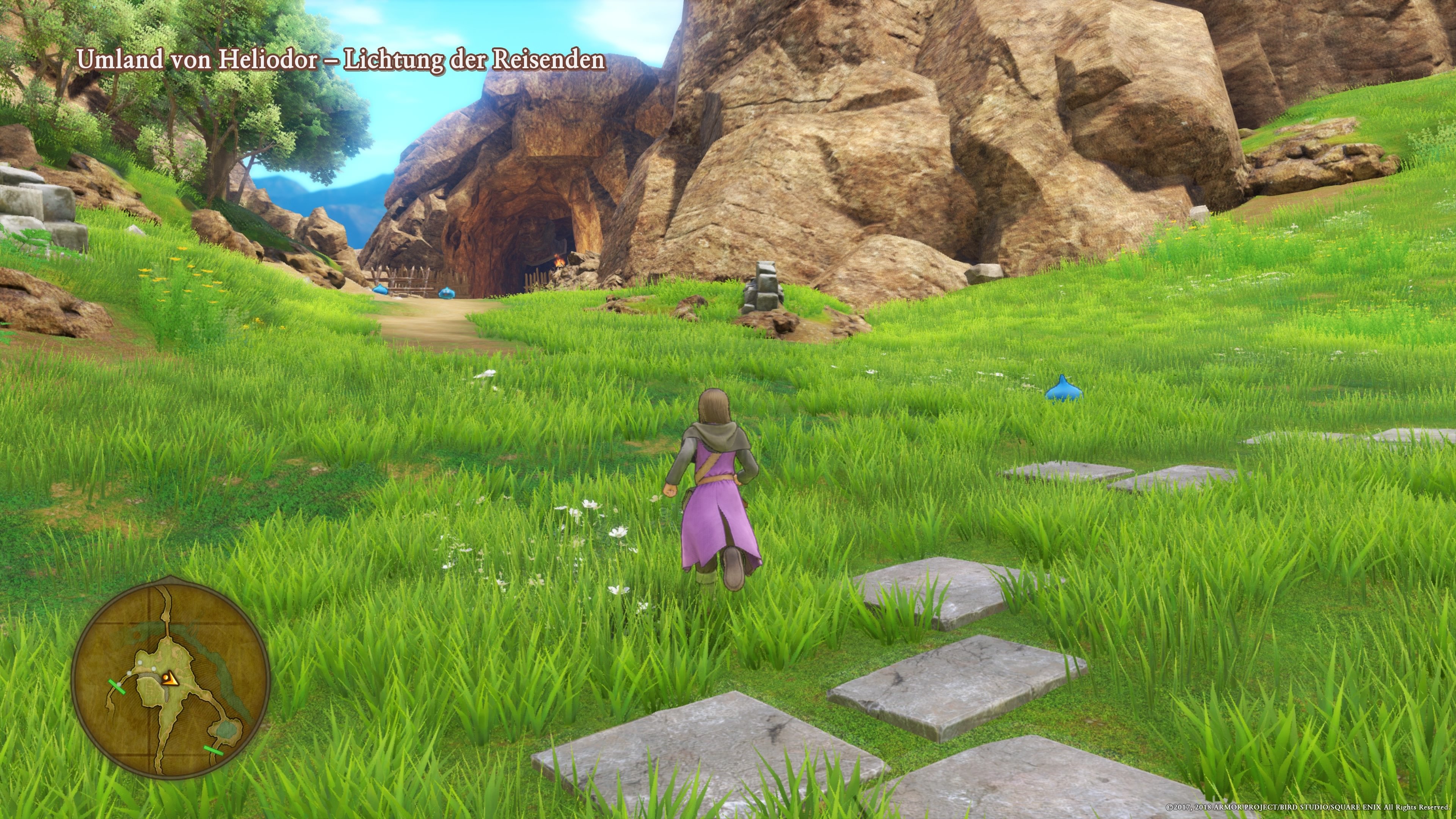Select the green gate marker on the minimap
Screen dimensions: 1456x819
(118, 687)
